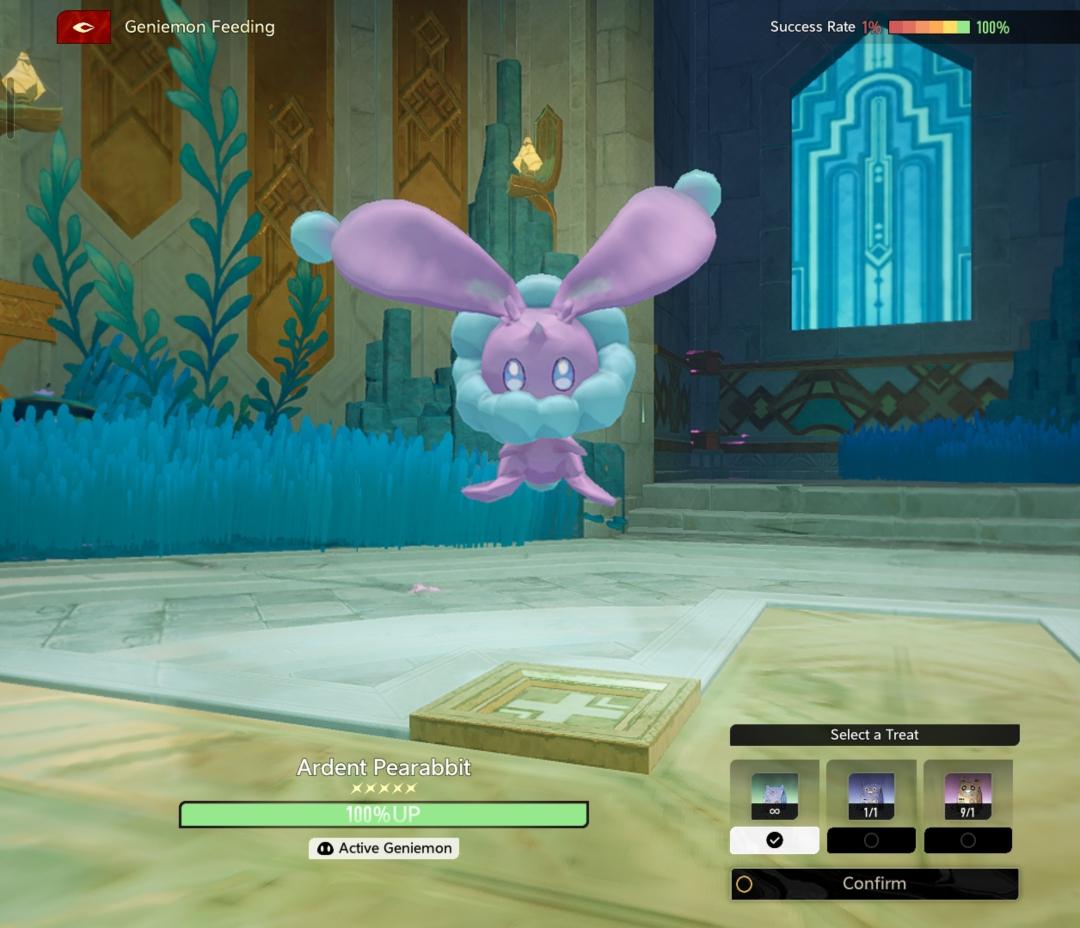Select the infinite-quantity treat

point(774,794)
